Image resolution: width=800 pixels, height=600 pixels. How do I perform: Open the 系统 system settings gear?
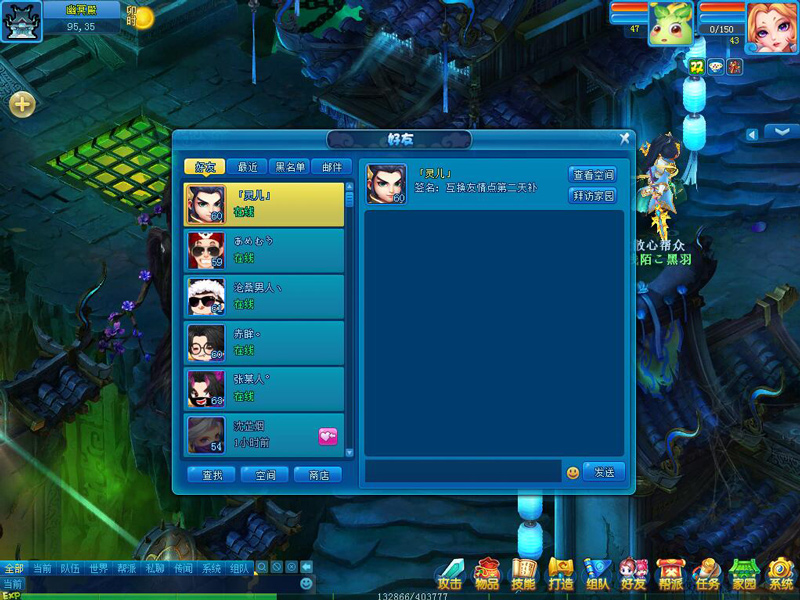[780, 574]
